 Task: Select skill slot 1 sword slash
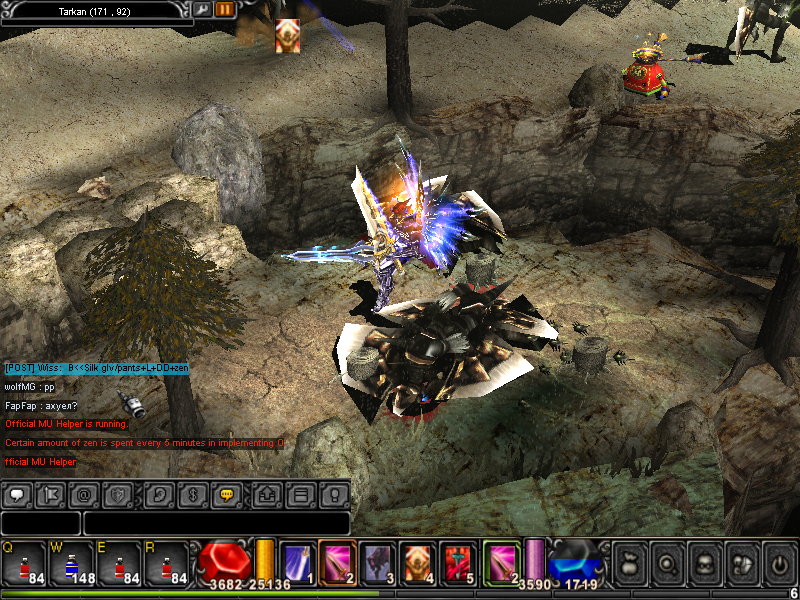(297, 561)
